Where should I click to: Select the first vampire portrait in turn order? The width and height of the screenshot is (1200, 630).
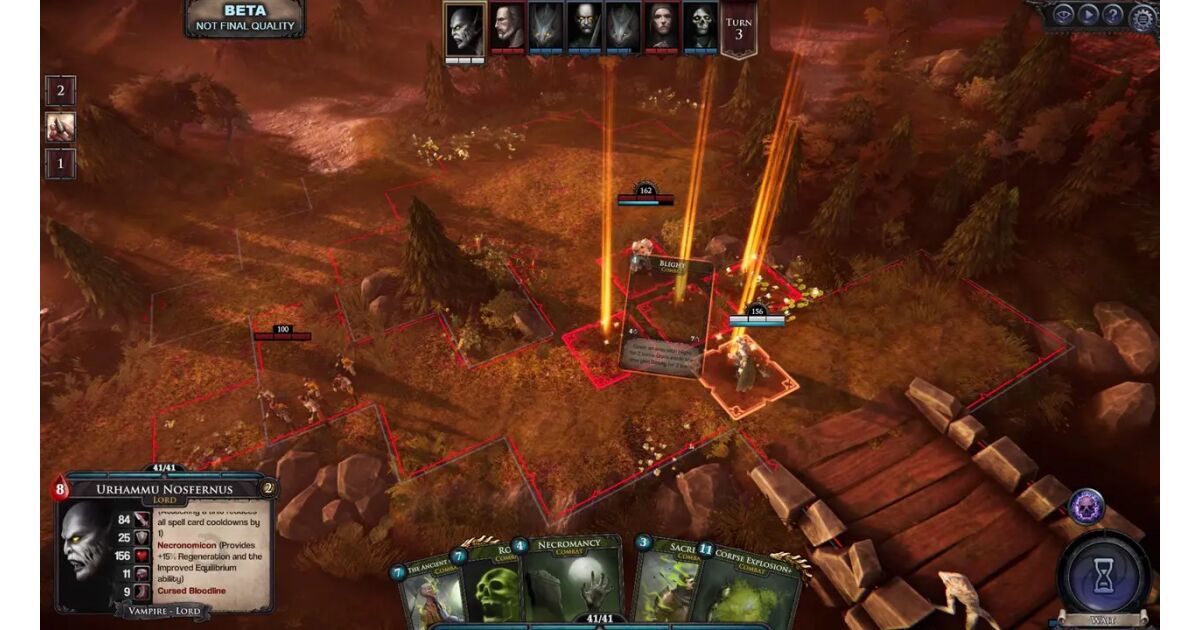coord(465,28)
